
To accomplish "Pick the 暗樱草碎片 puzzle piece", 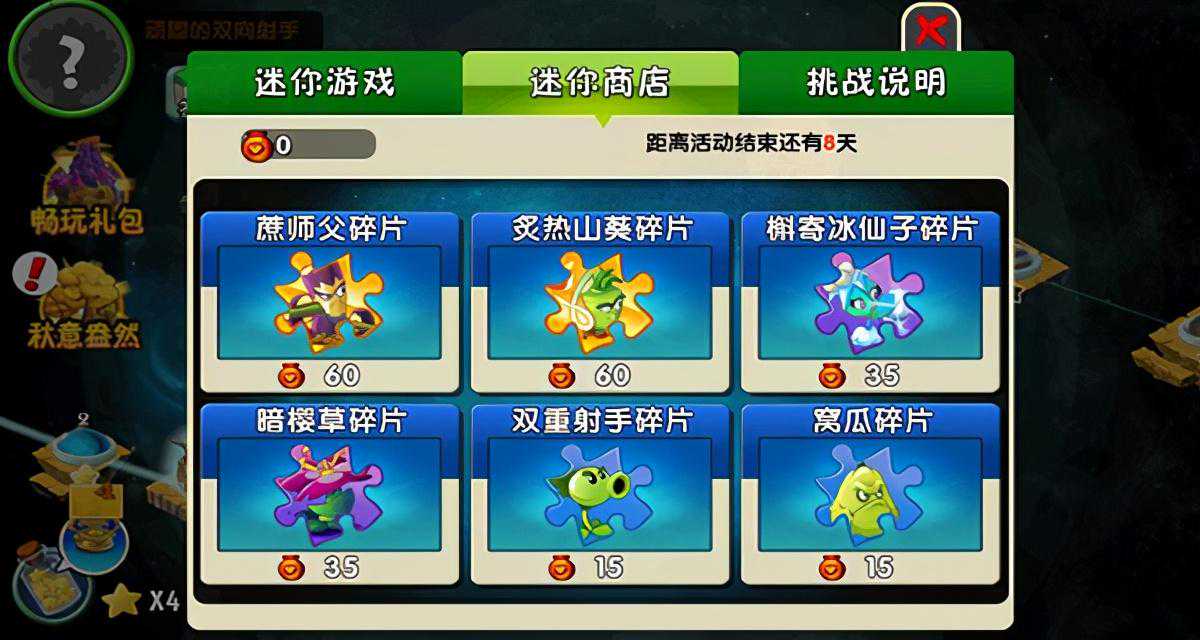I will click(330, 494).
